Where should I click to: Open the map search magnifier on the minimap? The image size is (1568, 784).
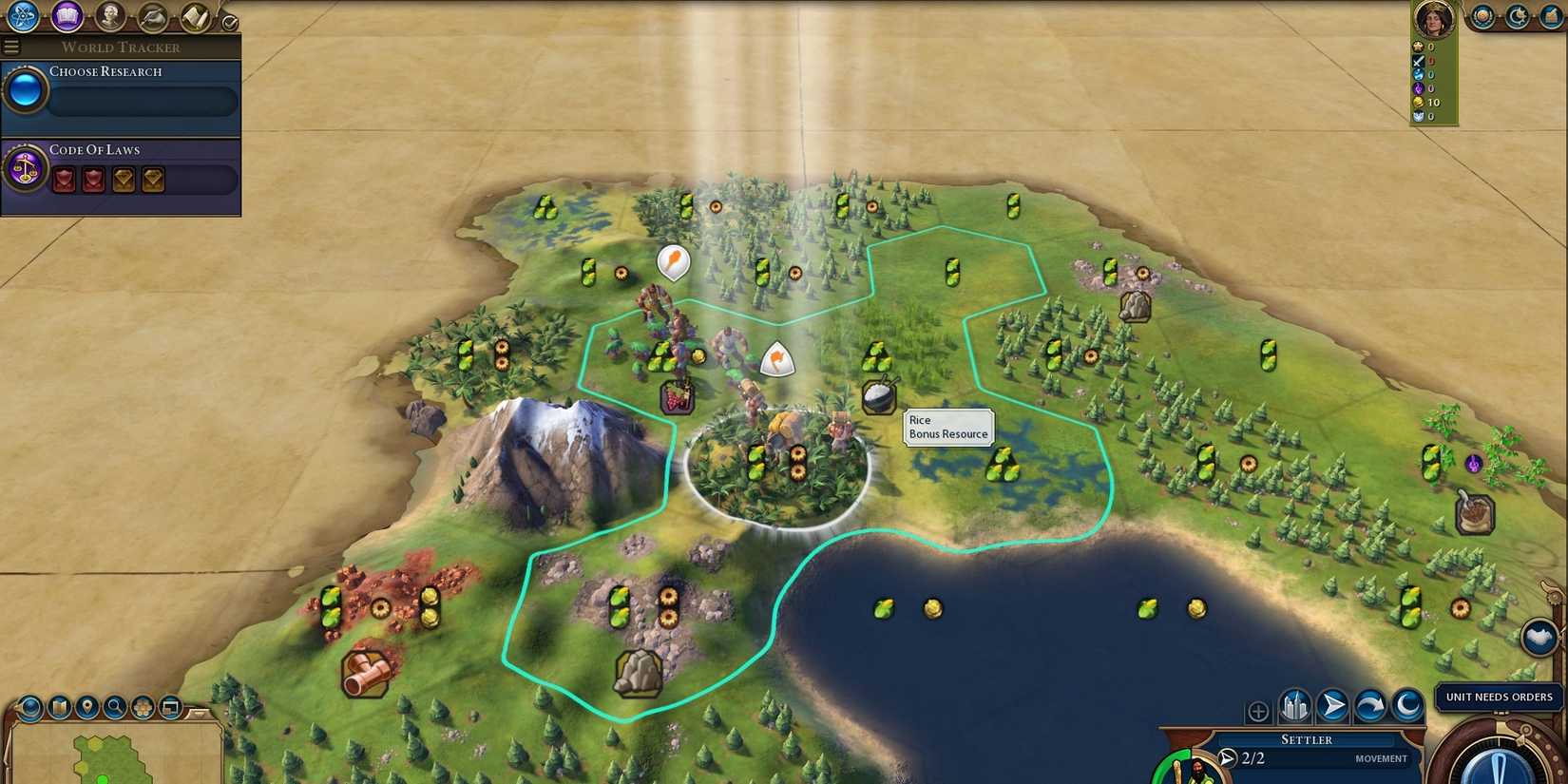tap(115, 708)
